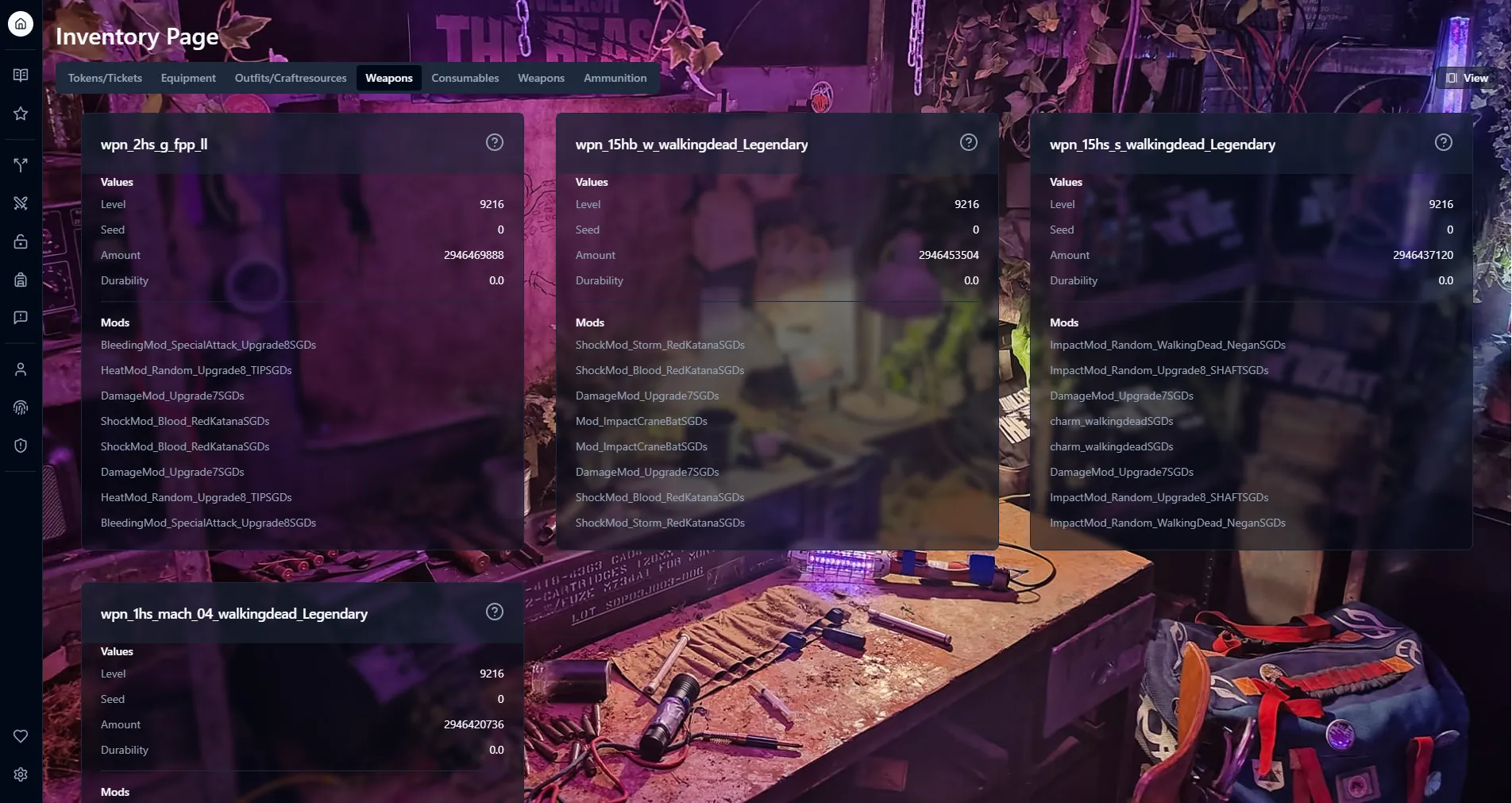Screen dimensions: 1512x803
Task: Open the fingerprint icon in the sidebar
Action: pos(20,407)
